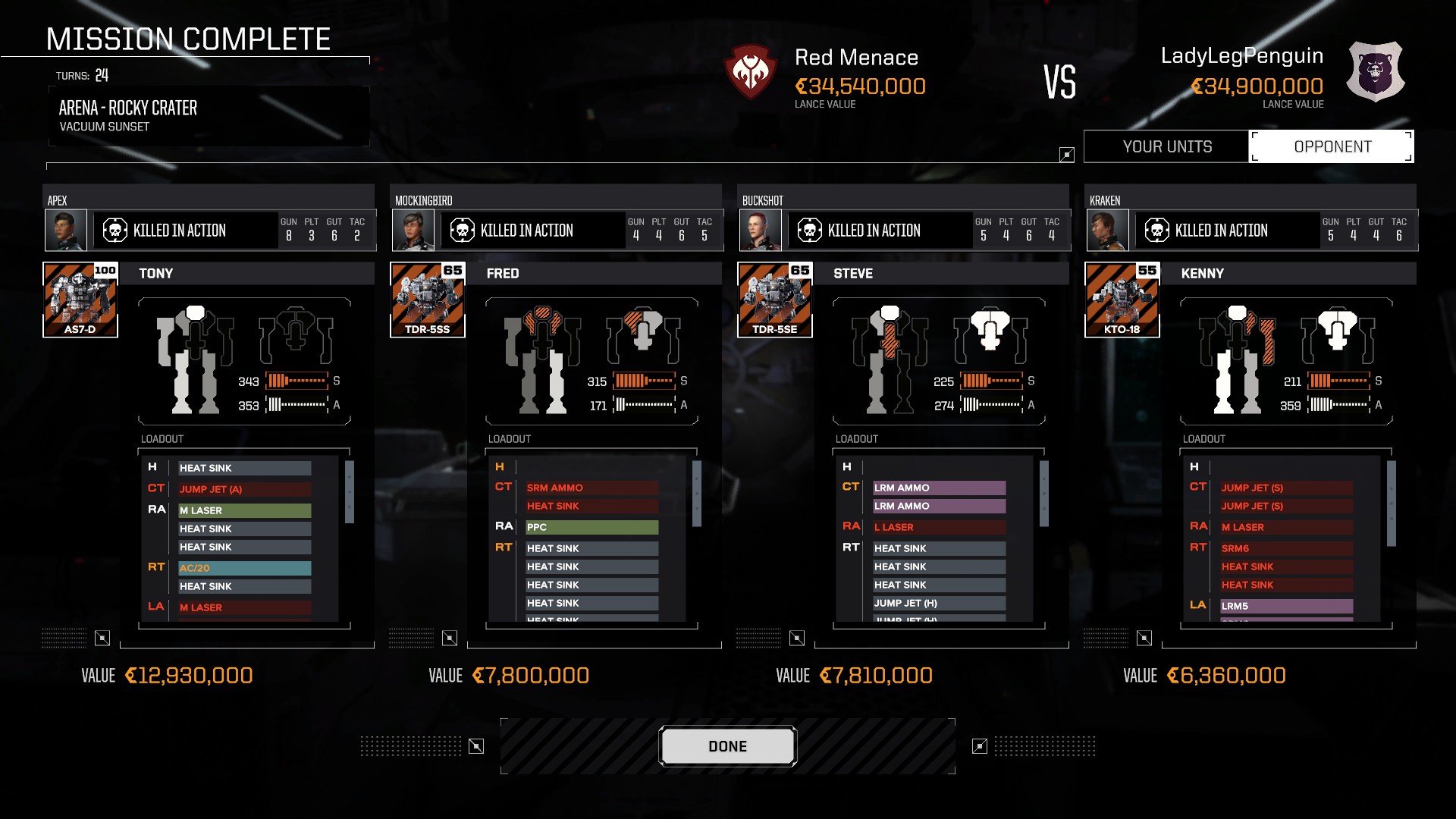Click Tony's loadout scrollbar
Image resolution: width=1456 pixels, height=819 pixels.
tap(350, 492)
